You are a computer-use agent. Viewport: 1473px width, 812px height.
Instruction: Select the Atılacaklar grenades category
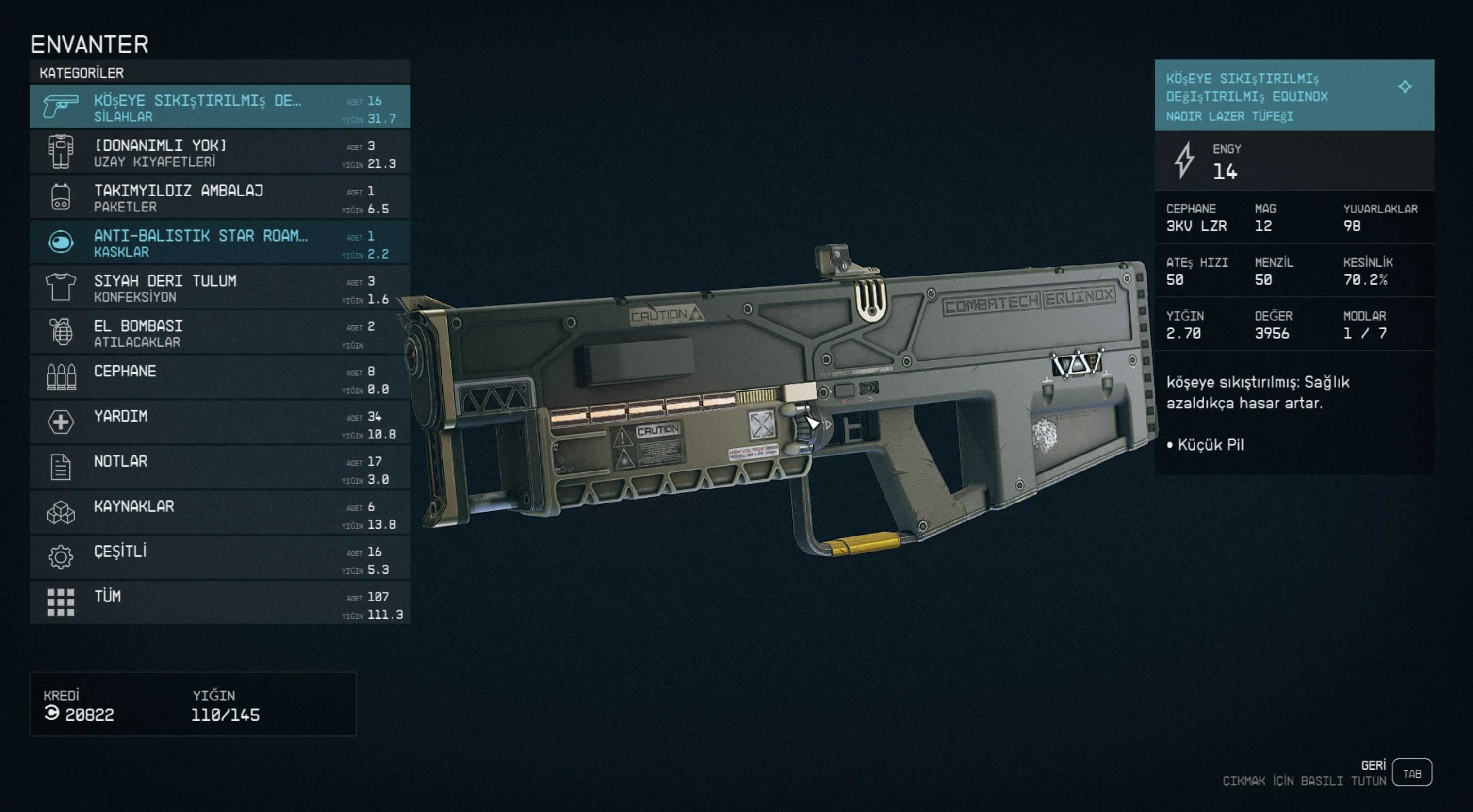tap(220, 333)
